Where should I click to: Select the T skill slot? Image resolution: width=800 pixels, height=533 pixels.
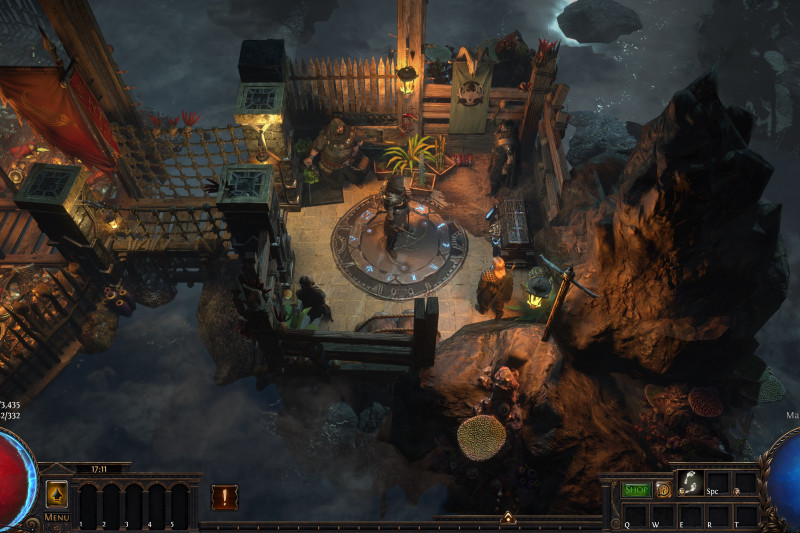pyautogui.click(x=745, y=512)
